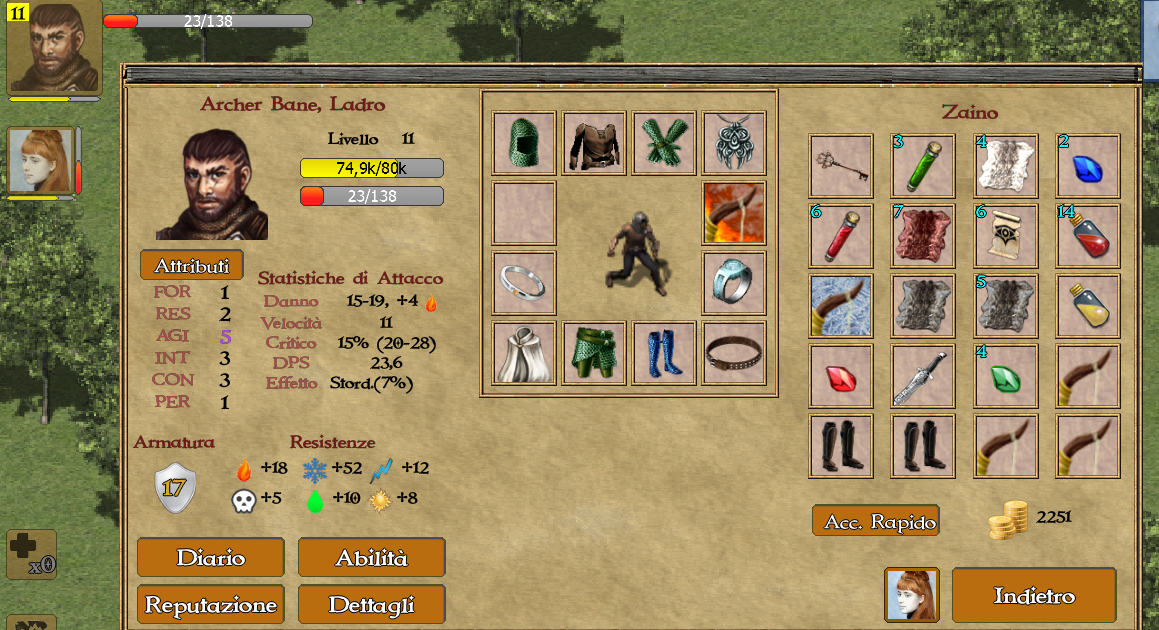This screenshot has height=630, width=1159.
Task: Select the equipped fire bow
Action: click(734, 213)
